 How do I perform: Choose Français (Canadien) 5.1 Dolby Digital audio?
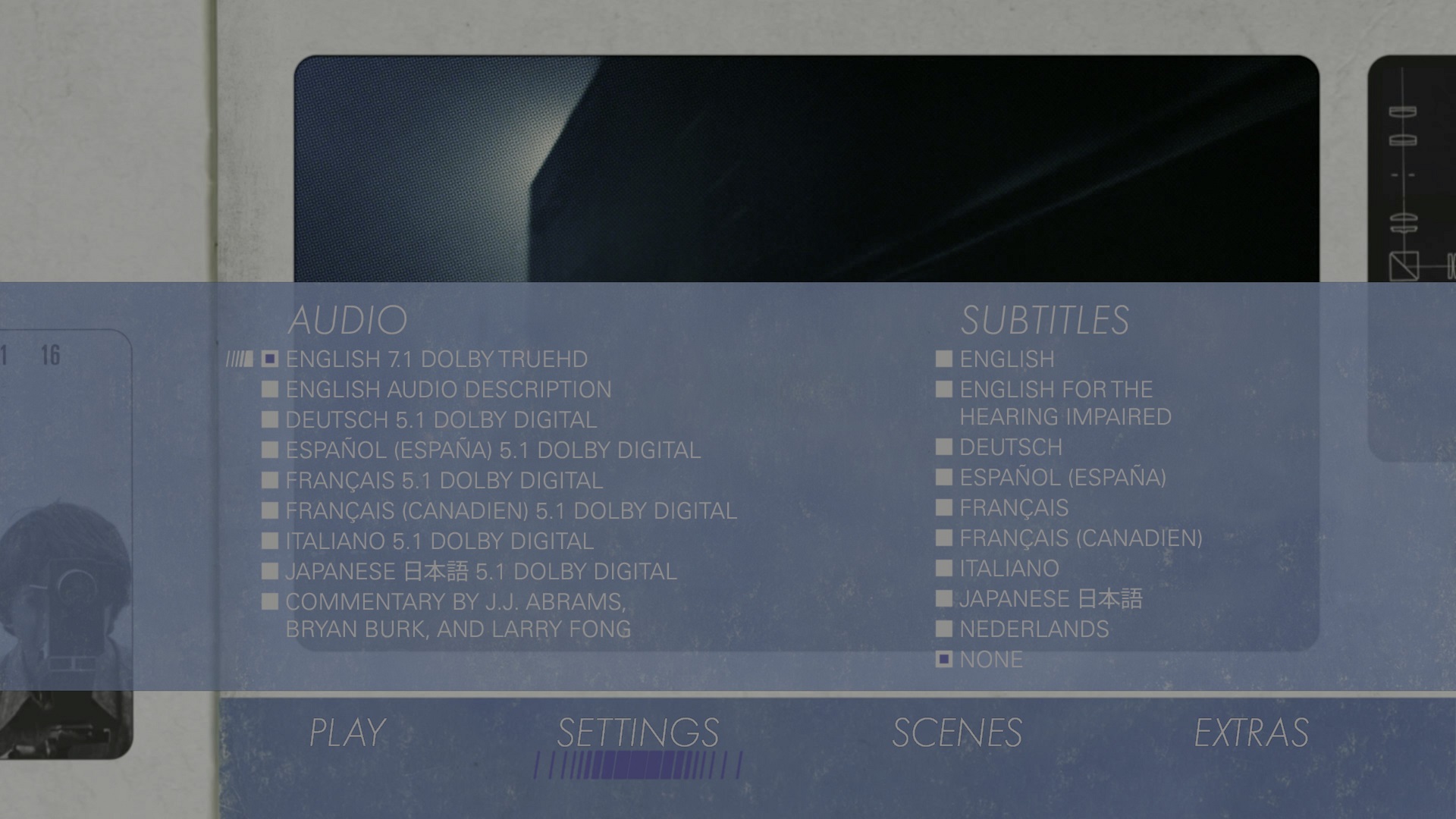(x=510, y=510)
